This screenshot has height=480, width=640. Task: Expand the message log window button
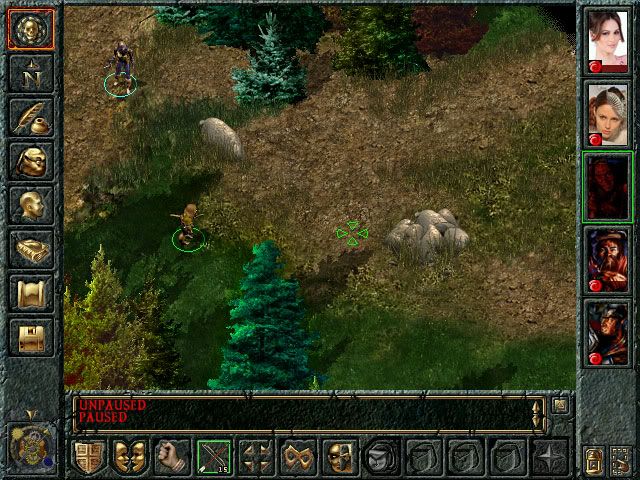point(560,406)
